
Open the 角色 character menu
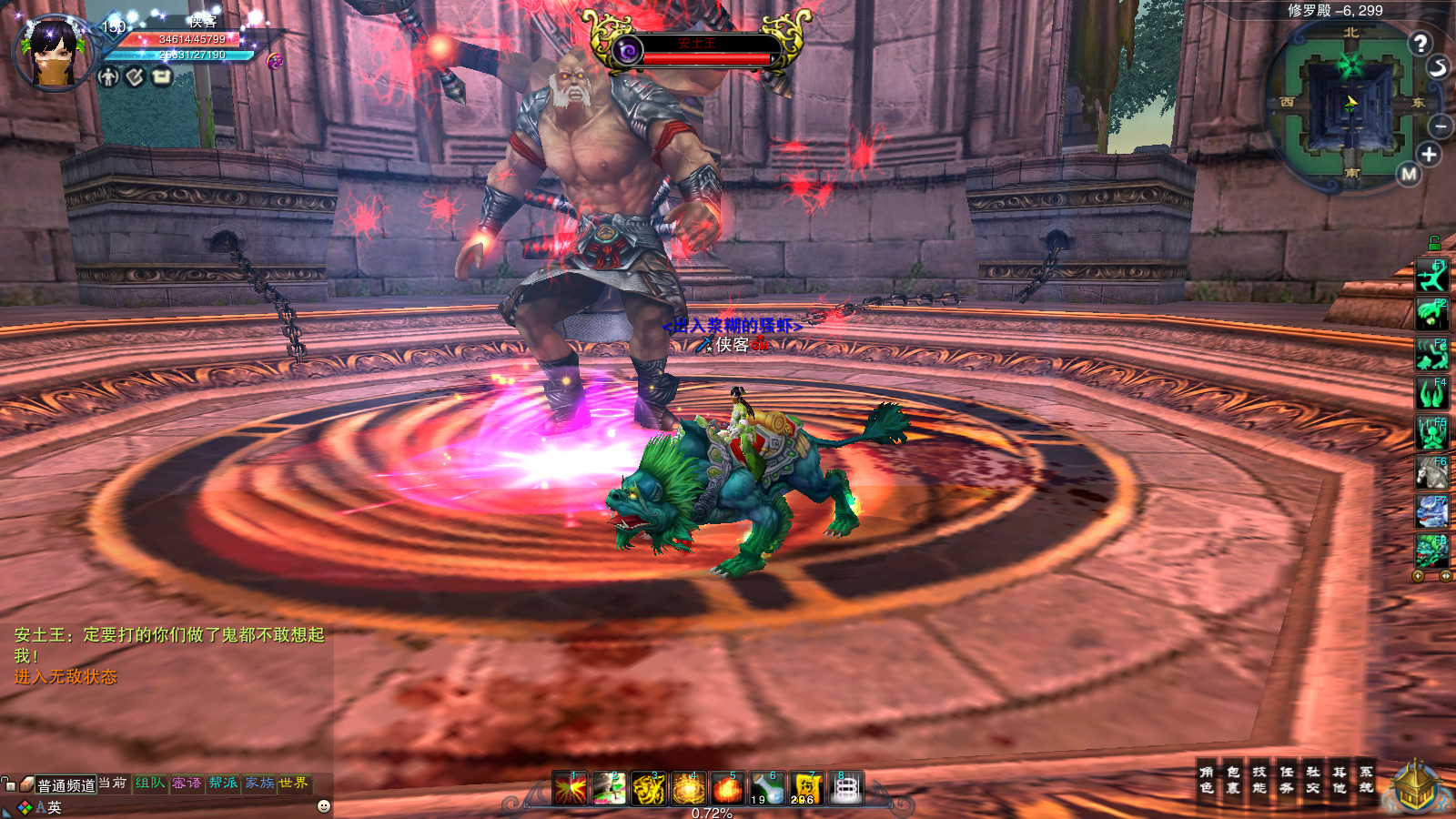[x=1207, y=780]
